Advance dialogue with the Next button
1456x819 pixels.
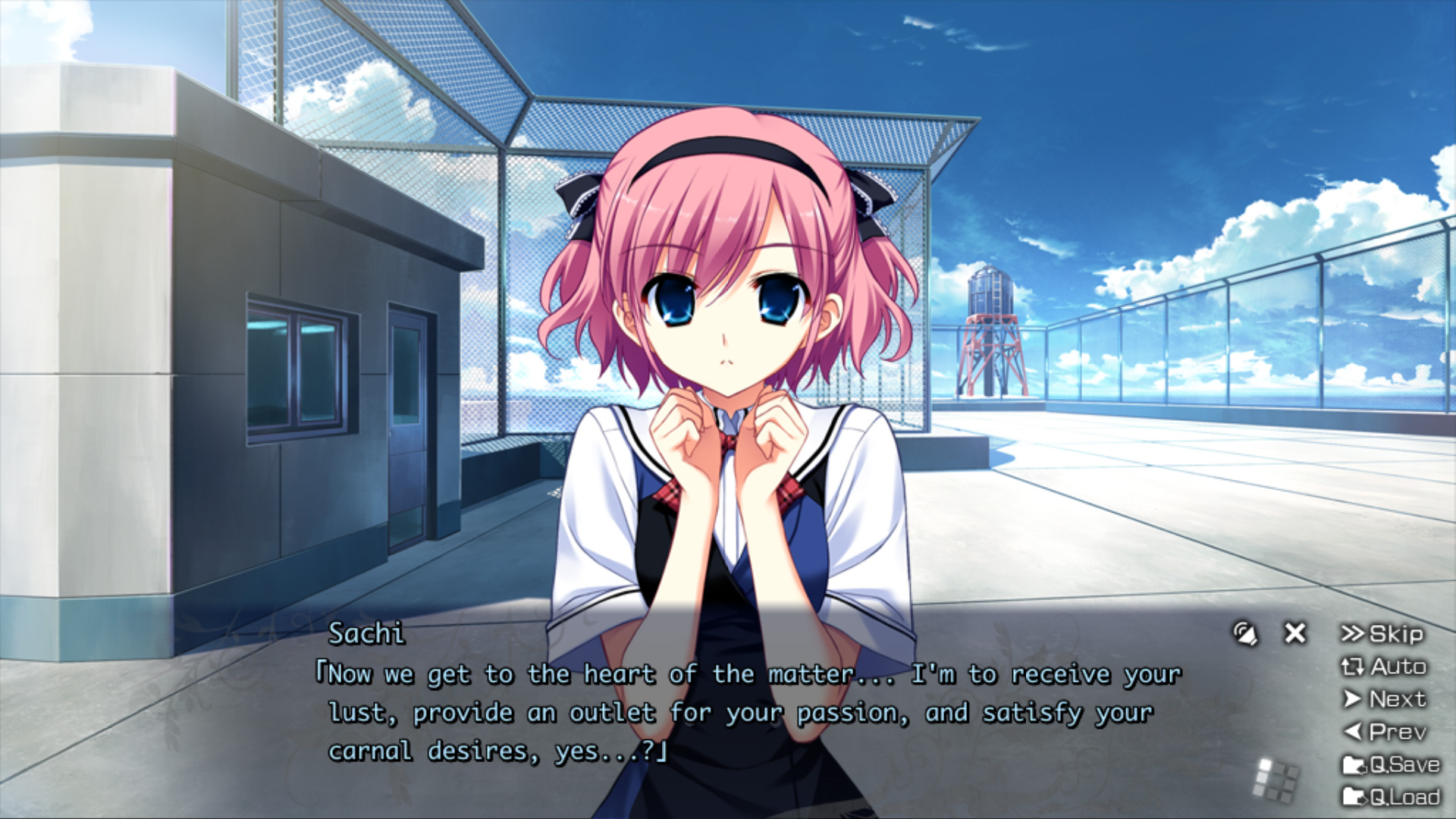click(1385, 699)
